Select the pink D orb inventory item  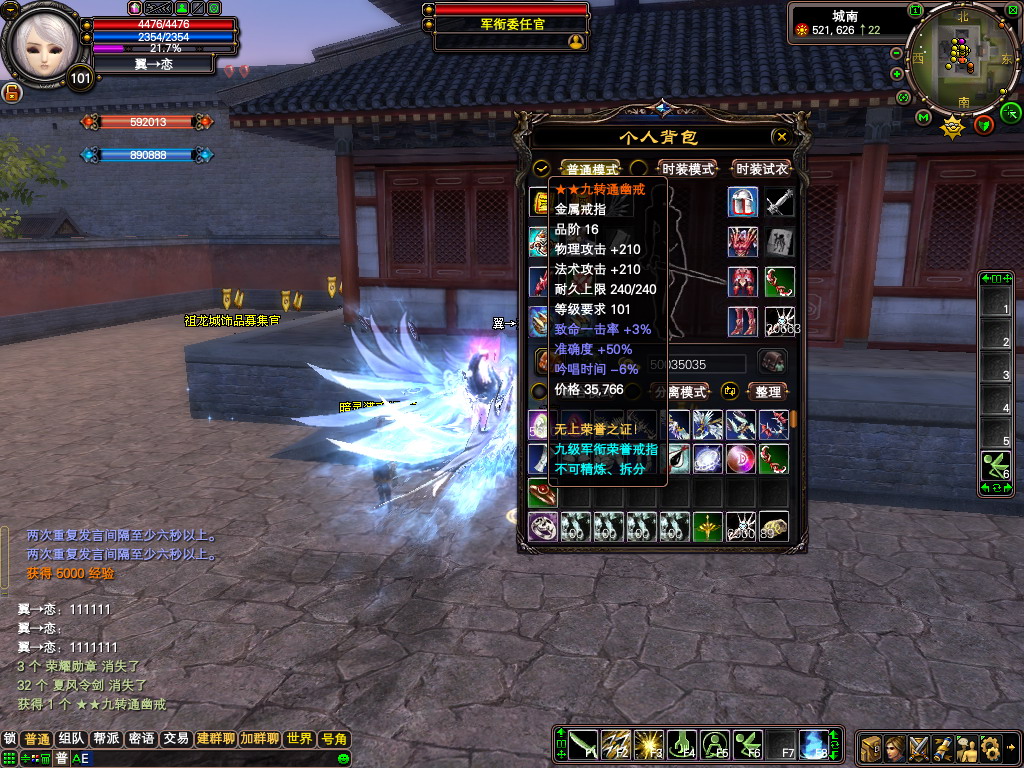741,459
